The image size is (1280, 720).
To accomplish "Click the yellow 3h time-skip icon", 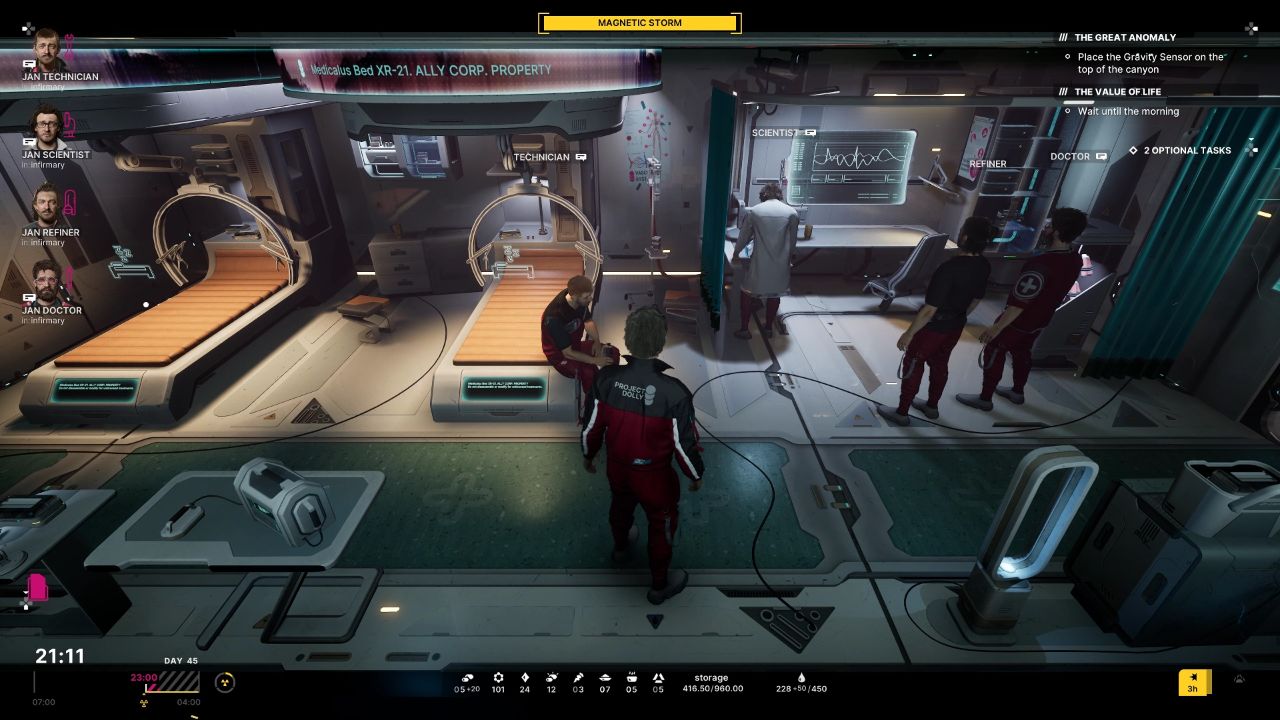I will [x=1193, y=683].
